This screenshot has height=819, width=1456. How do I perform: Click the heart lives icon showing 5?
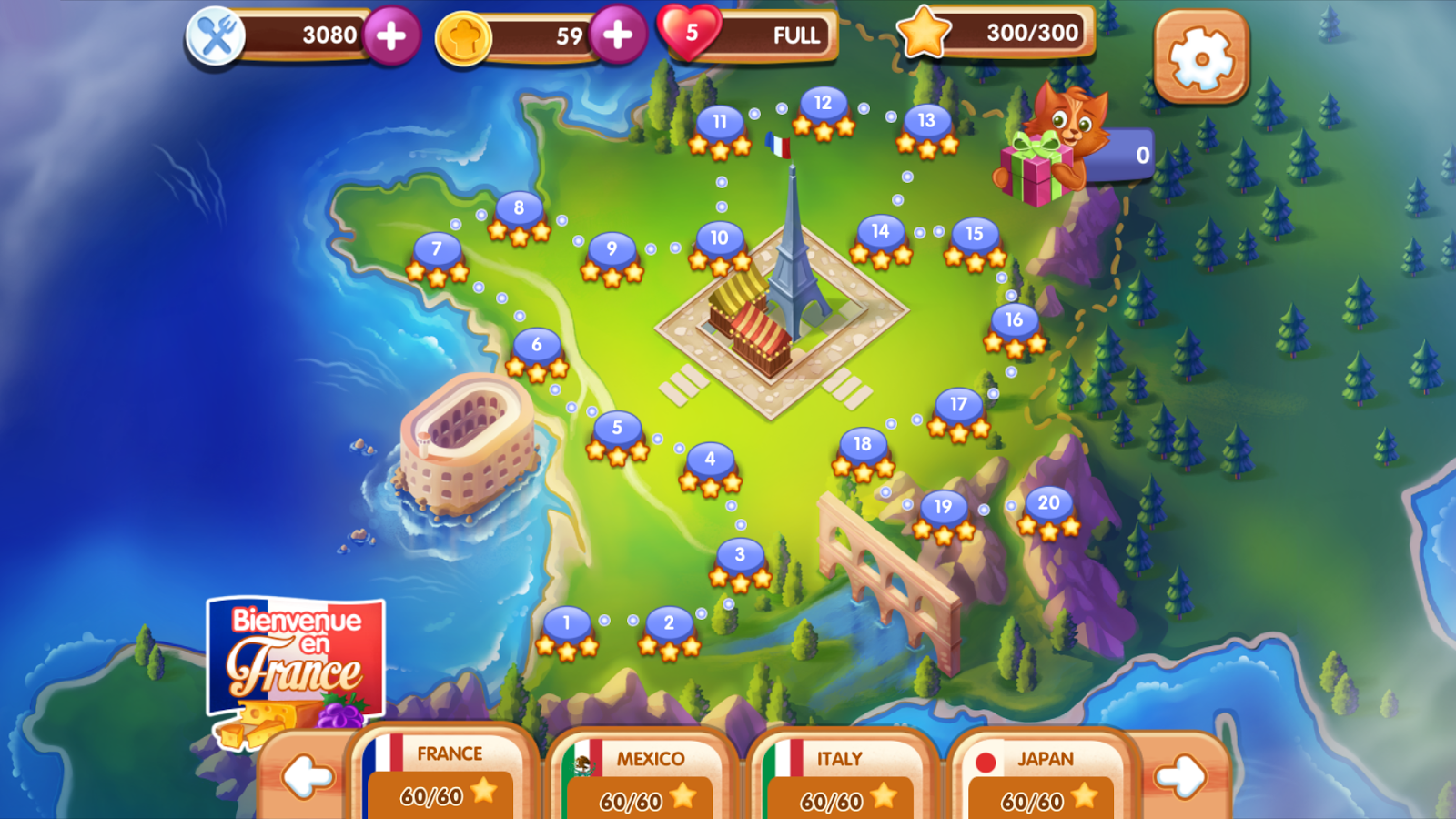pyautogui.click(x=689, y=32)
